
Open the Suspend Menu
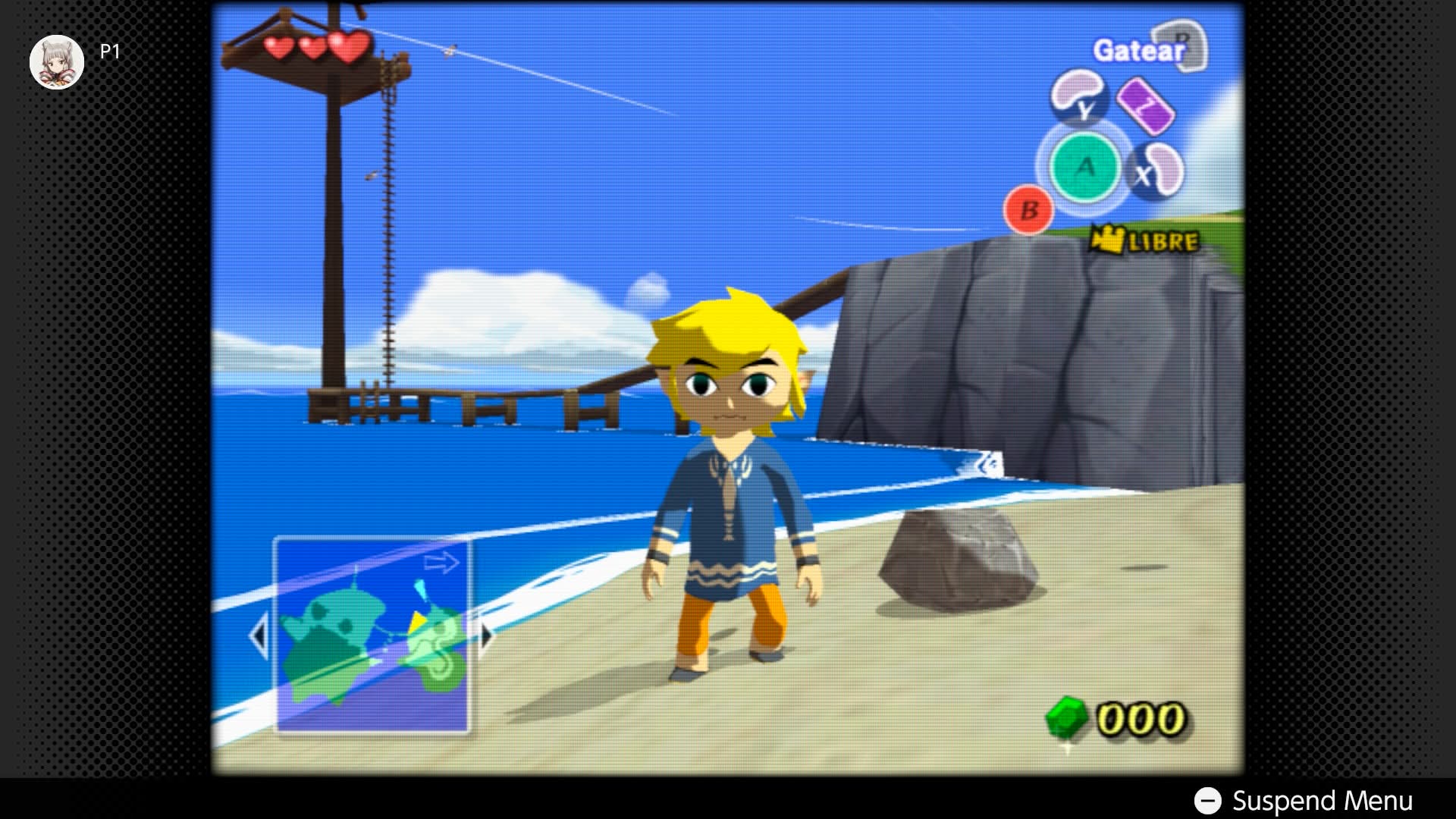1303,800
